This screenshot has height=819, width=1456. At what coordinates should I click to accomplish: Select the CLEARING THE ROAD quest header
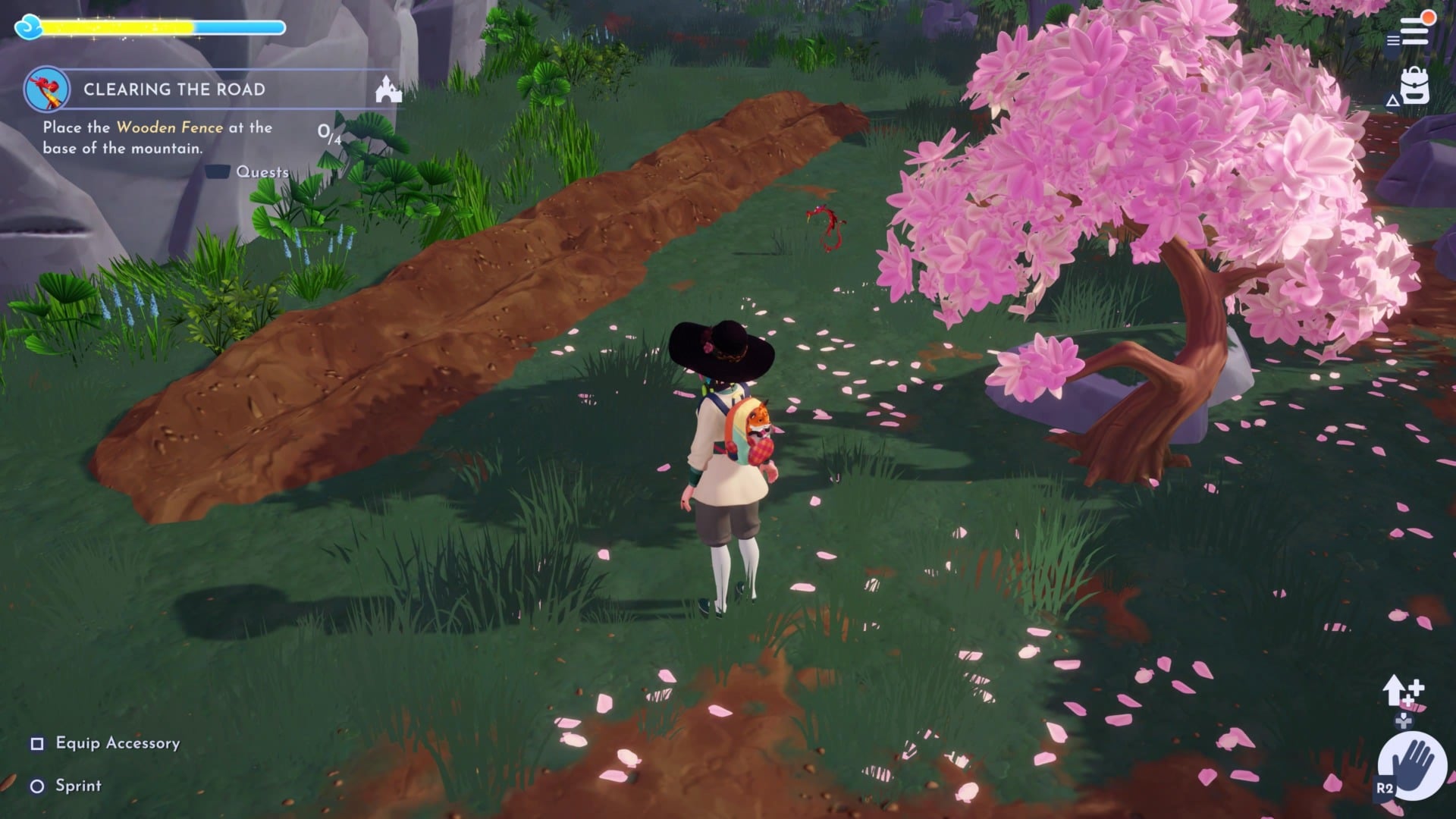175,89
